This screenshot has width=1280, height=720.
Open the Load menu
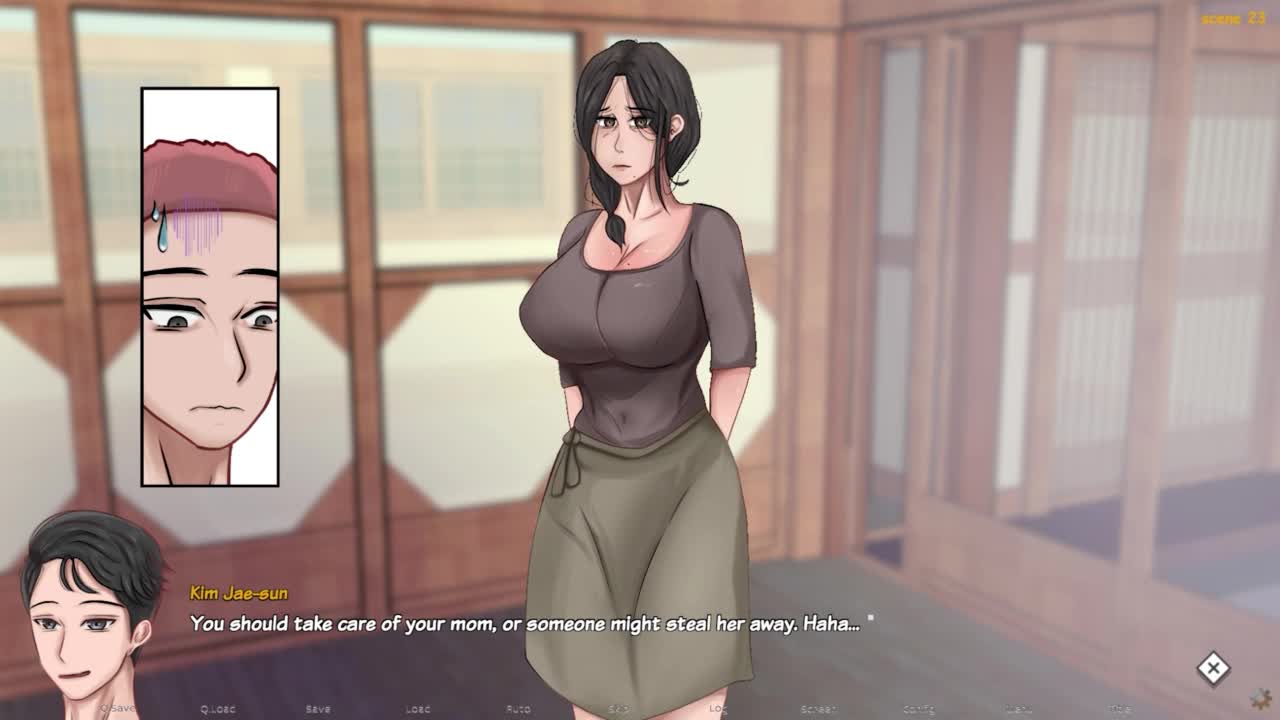[x=418, y=709]
